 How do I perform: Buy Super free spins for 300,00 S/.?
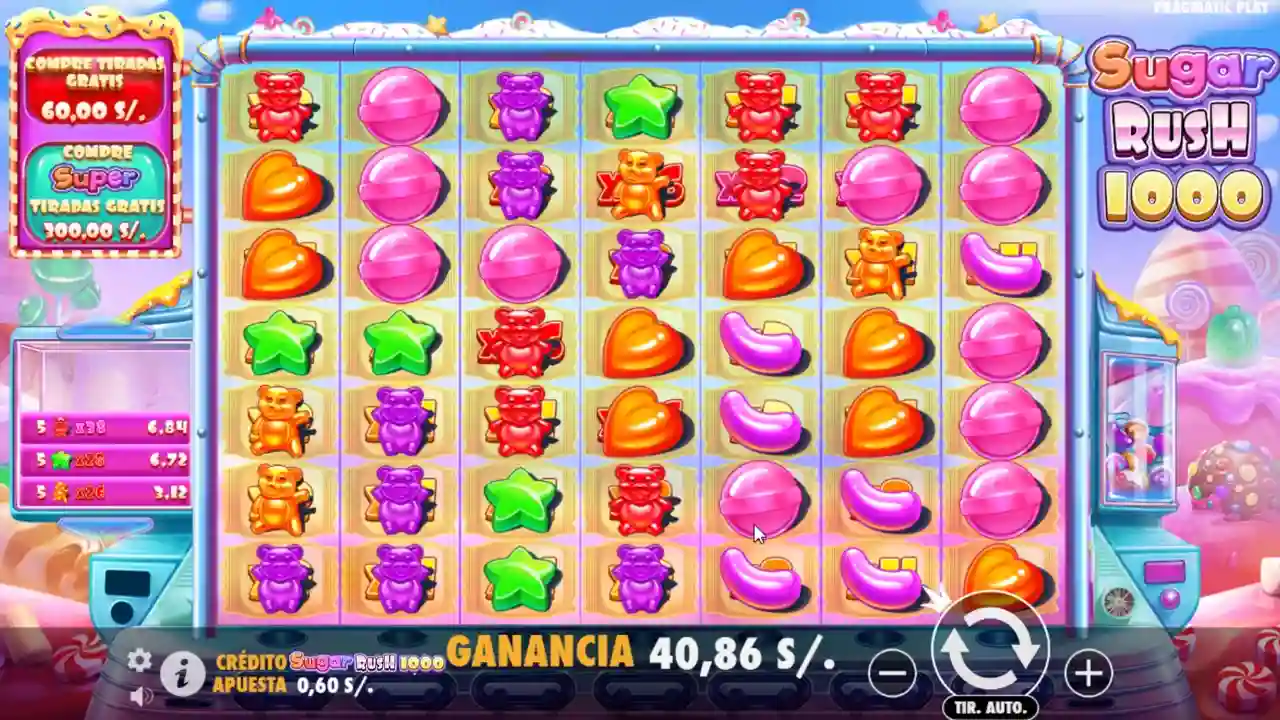[x=97, y=190]
